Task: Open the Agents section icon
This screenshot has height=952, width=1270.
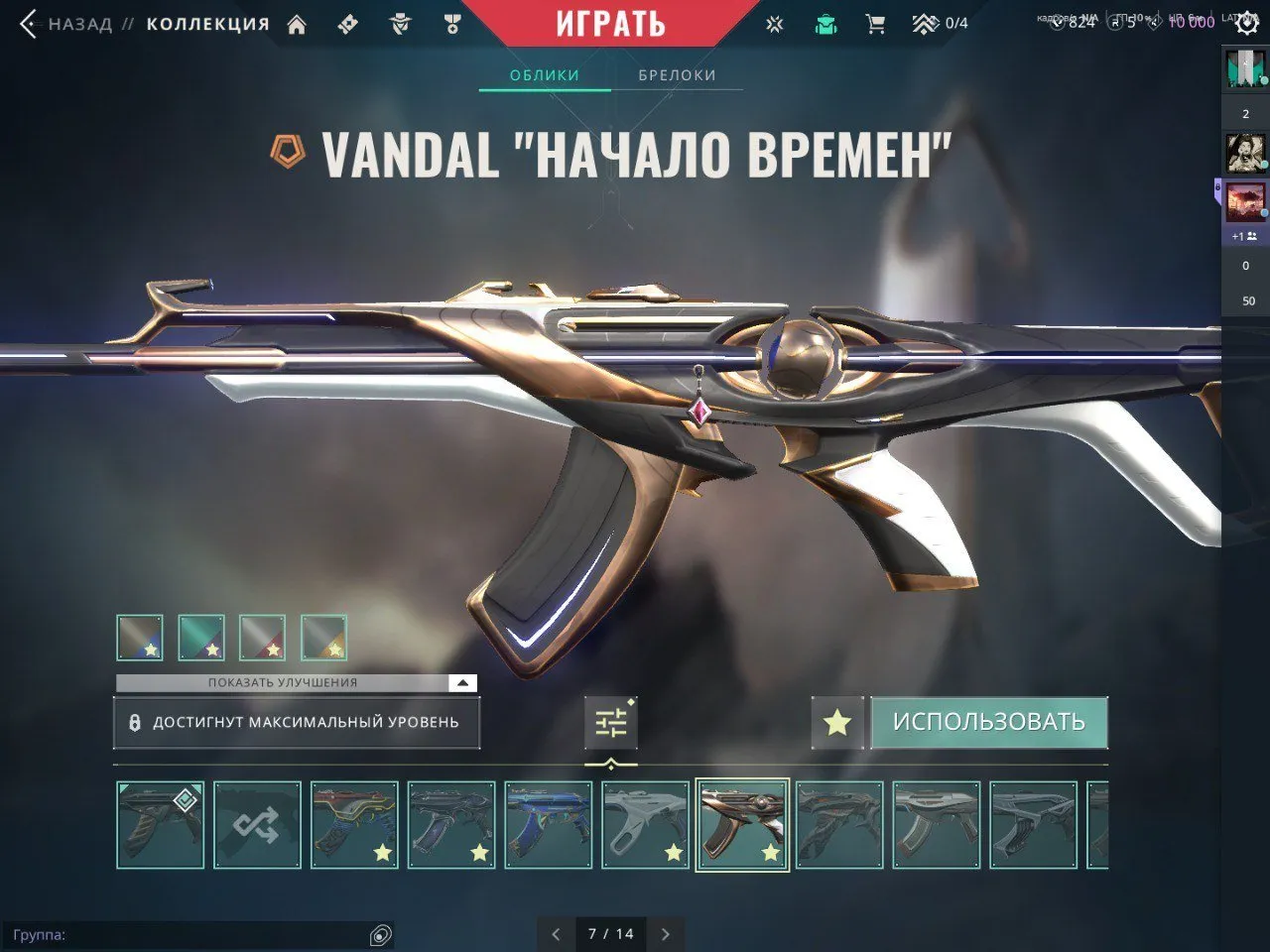Action: point(400,23)
